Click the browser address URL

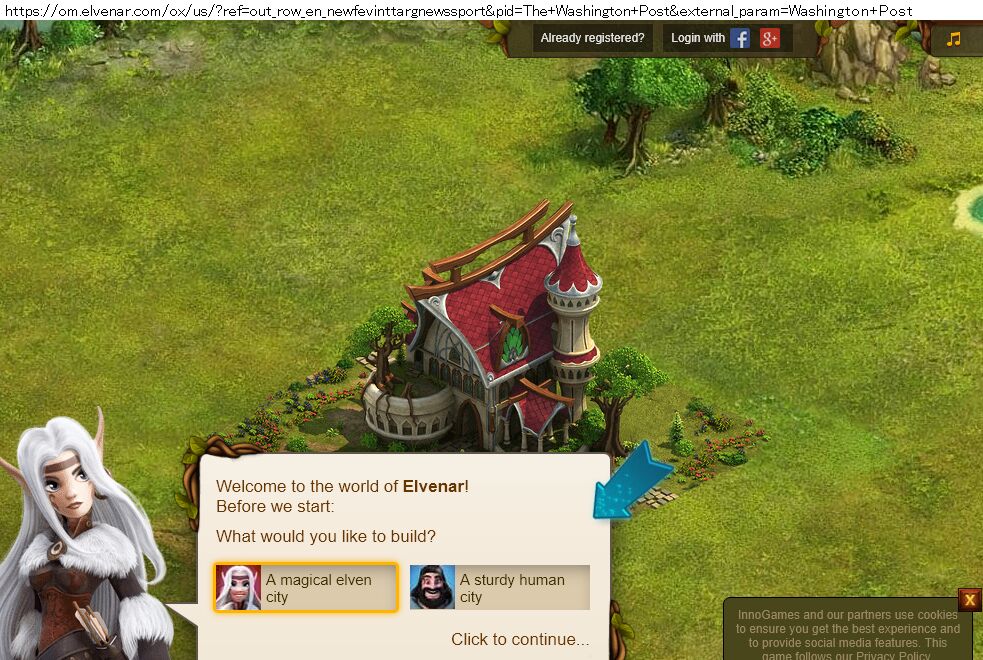(x=458, y=10)
